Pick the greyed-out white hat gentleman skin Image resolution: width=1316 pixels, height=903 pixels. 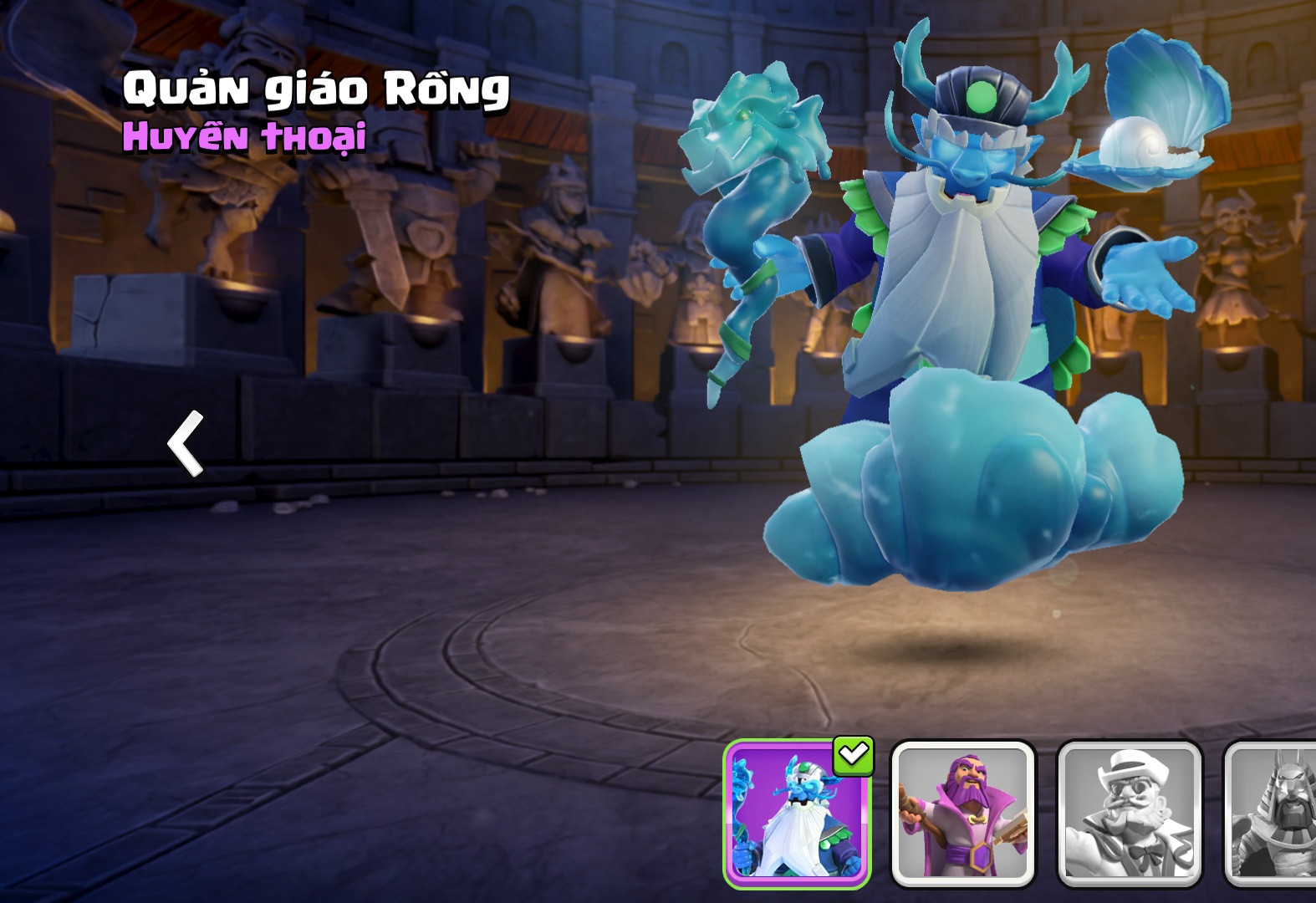[1130, 814]
